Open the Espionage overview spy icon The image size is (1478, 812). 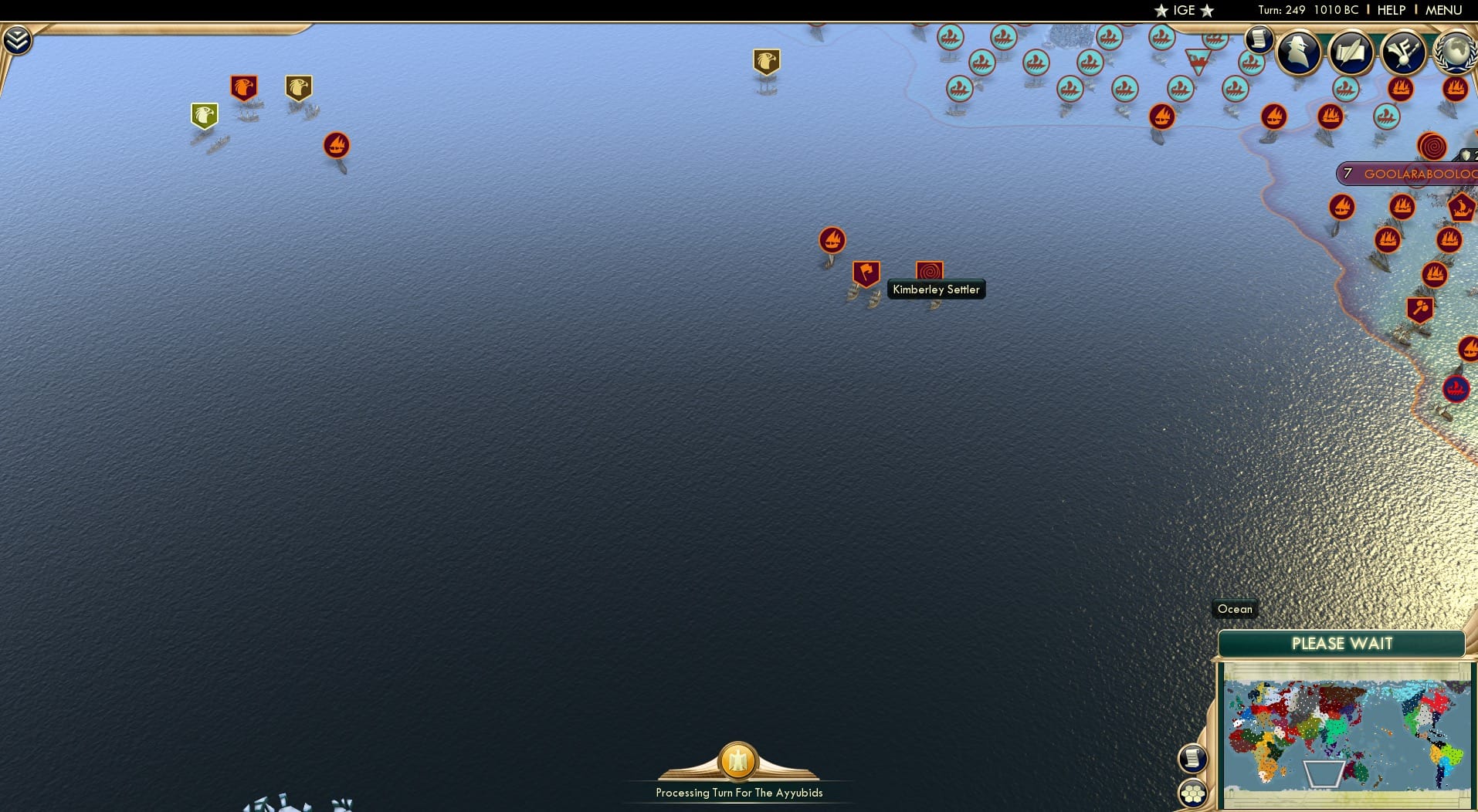1300,52
